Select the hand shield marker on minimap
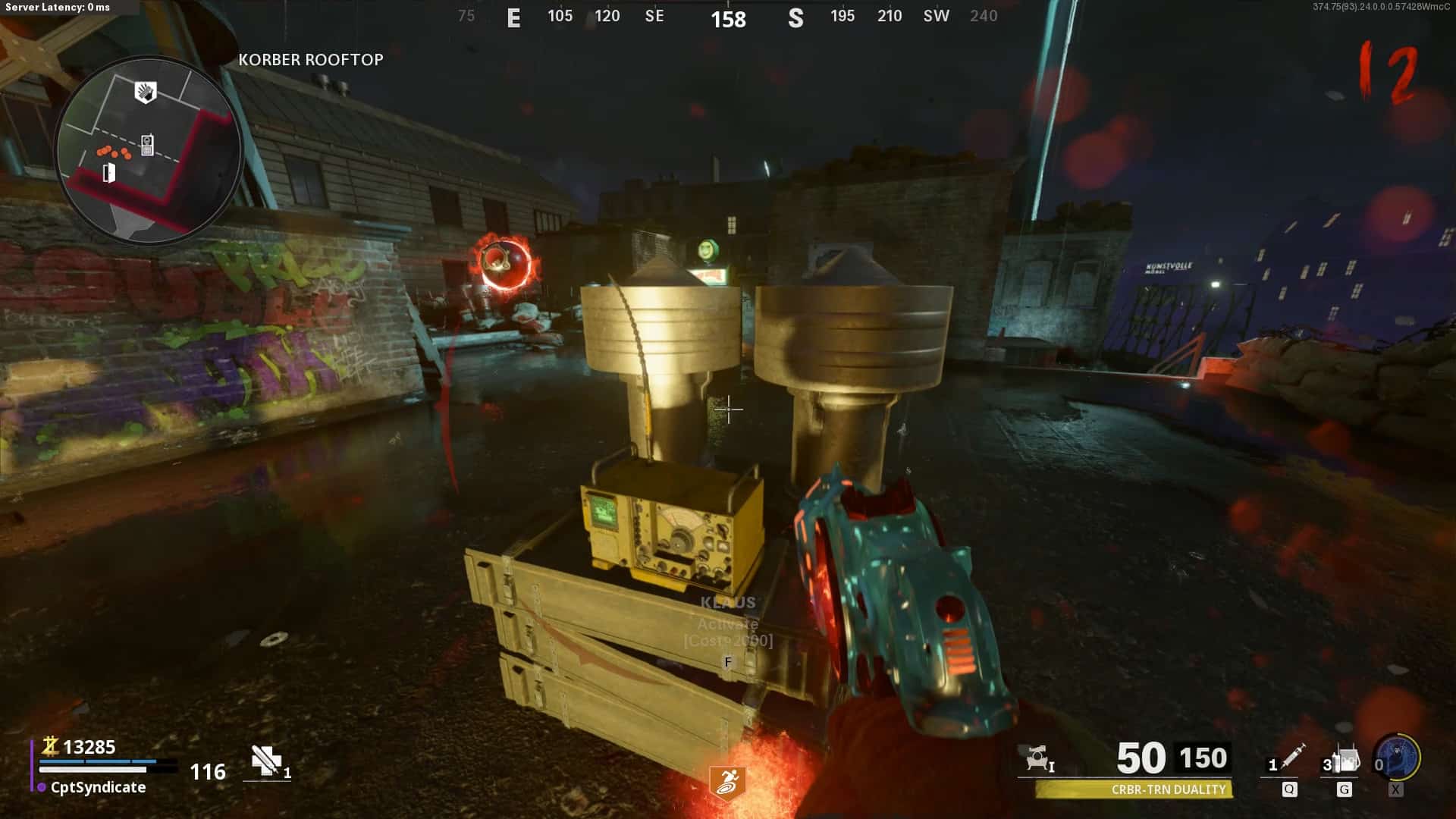Image resolution: width=1456 pixels, height=819 pixels. pyautogui.click(x=145, y=93)
